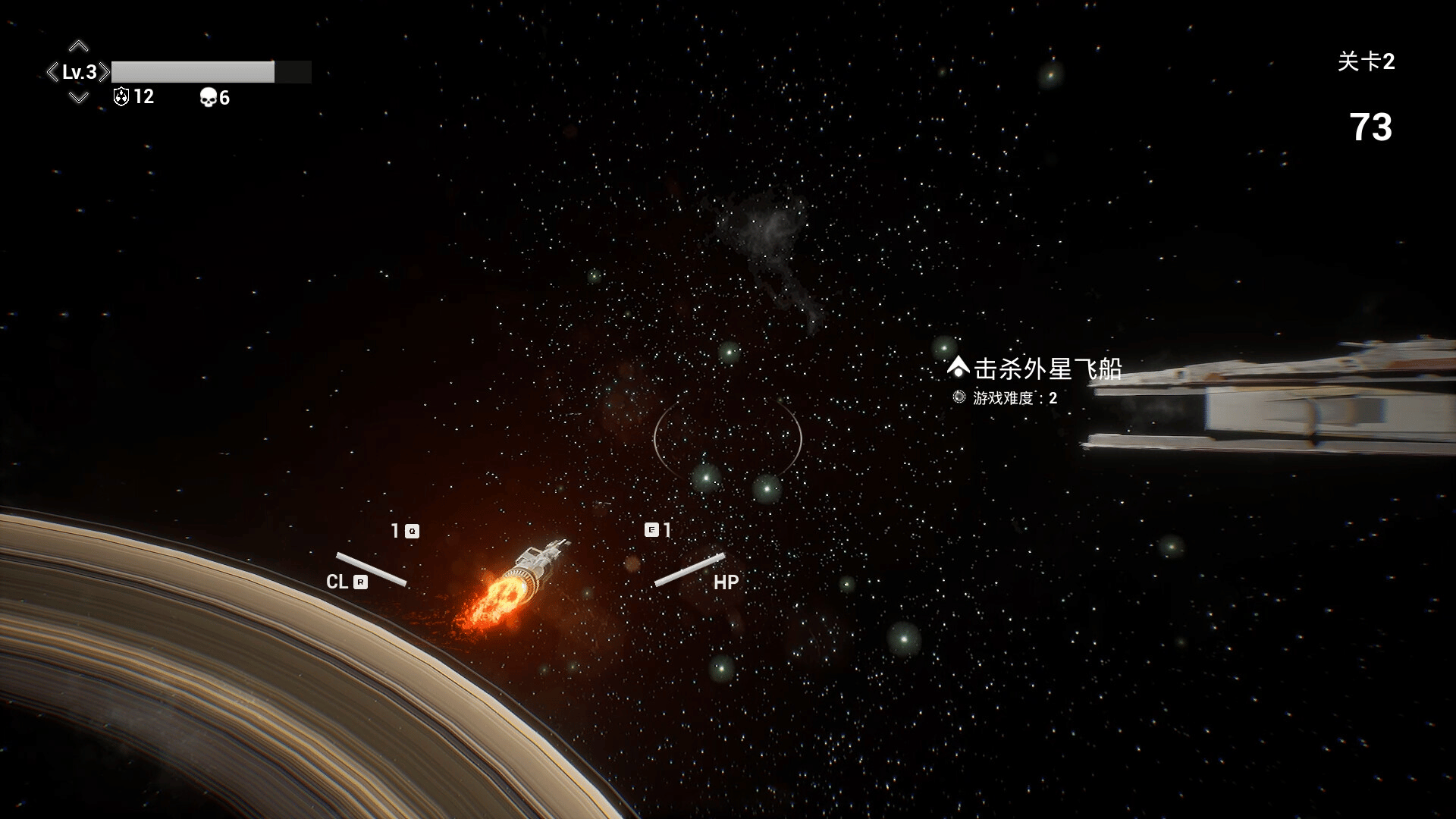Image resolution: width=1456 pixels, height=819 pixels.
Task: Click the shield icon next to 12
Action: [121, 96]
